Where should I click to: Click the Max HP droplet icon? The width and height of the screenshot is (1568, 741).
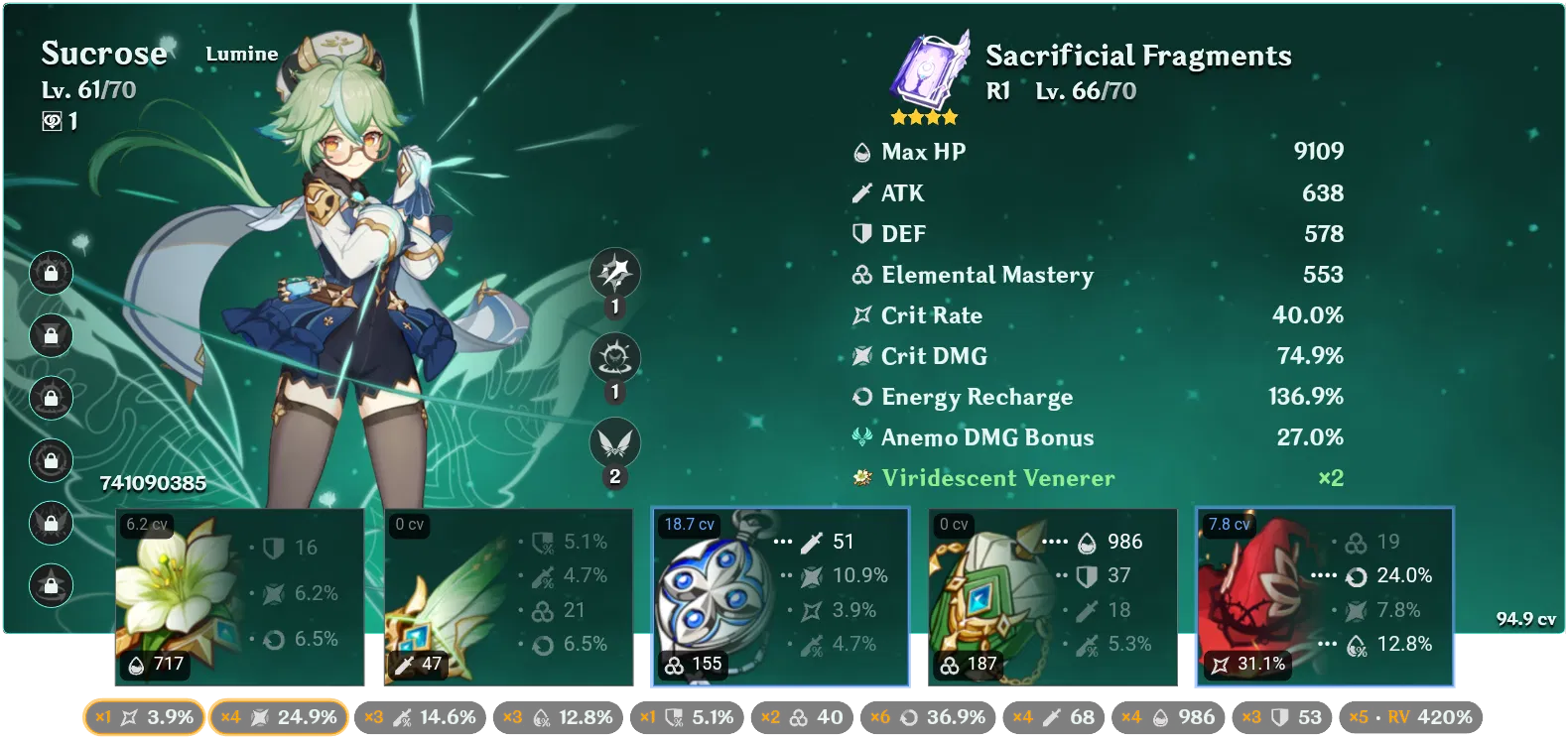(860, 152)
